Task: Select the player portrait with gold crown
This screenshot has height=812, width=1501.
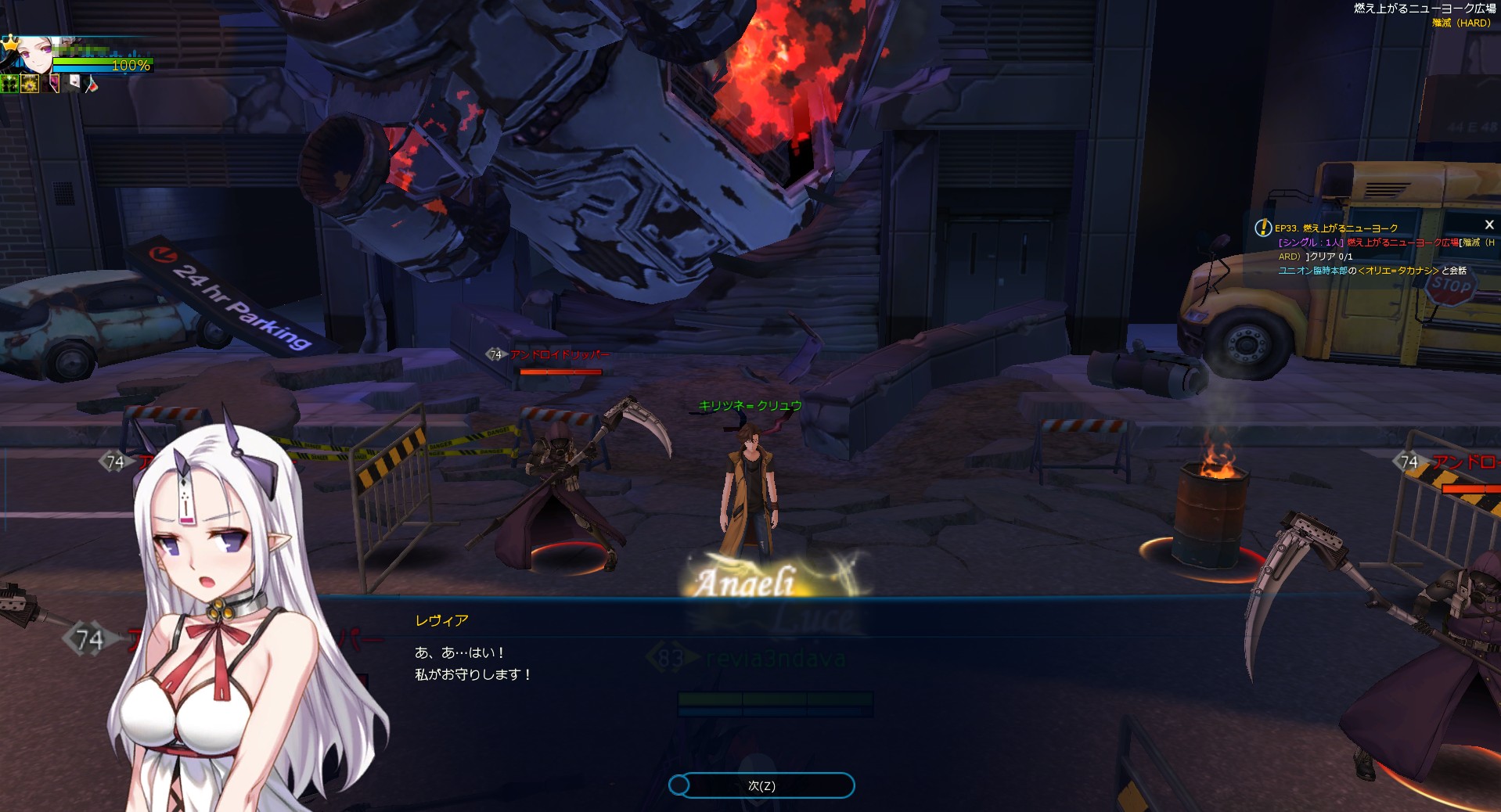Action: point(33,53)
